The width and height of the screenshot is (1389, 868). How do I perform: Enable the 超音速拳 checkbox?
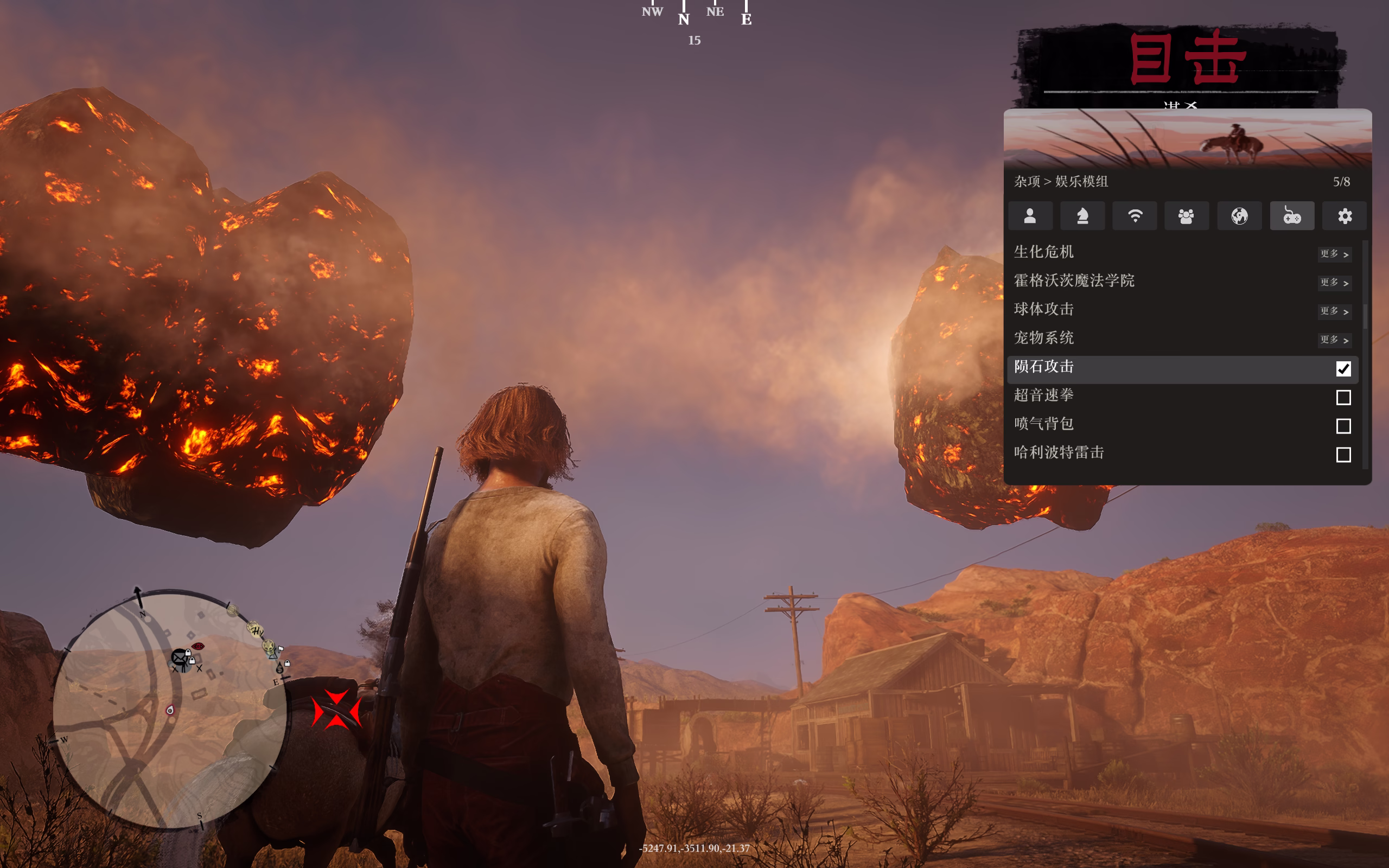point(1343,397)
